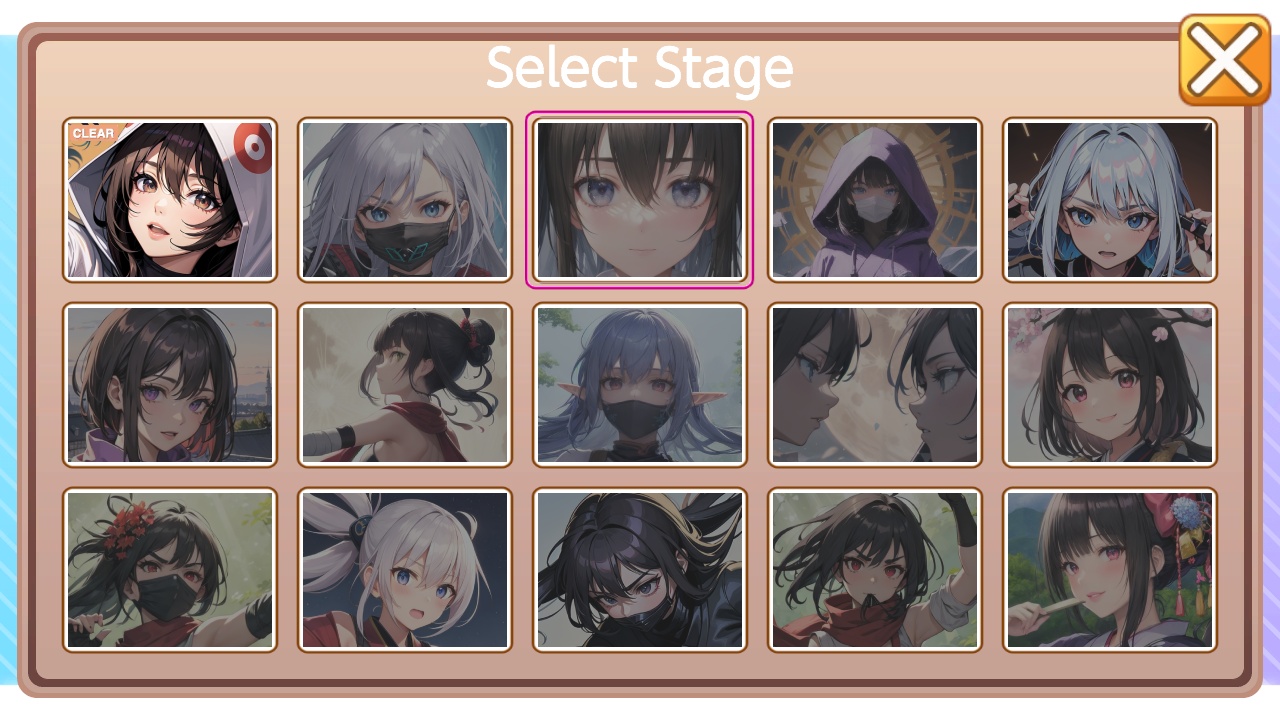Choose the purple-hooded girl stage
This screenshot has height=720, width=1280.
(874, 198)
